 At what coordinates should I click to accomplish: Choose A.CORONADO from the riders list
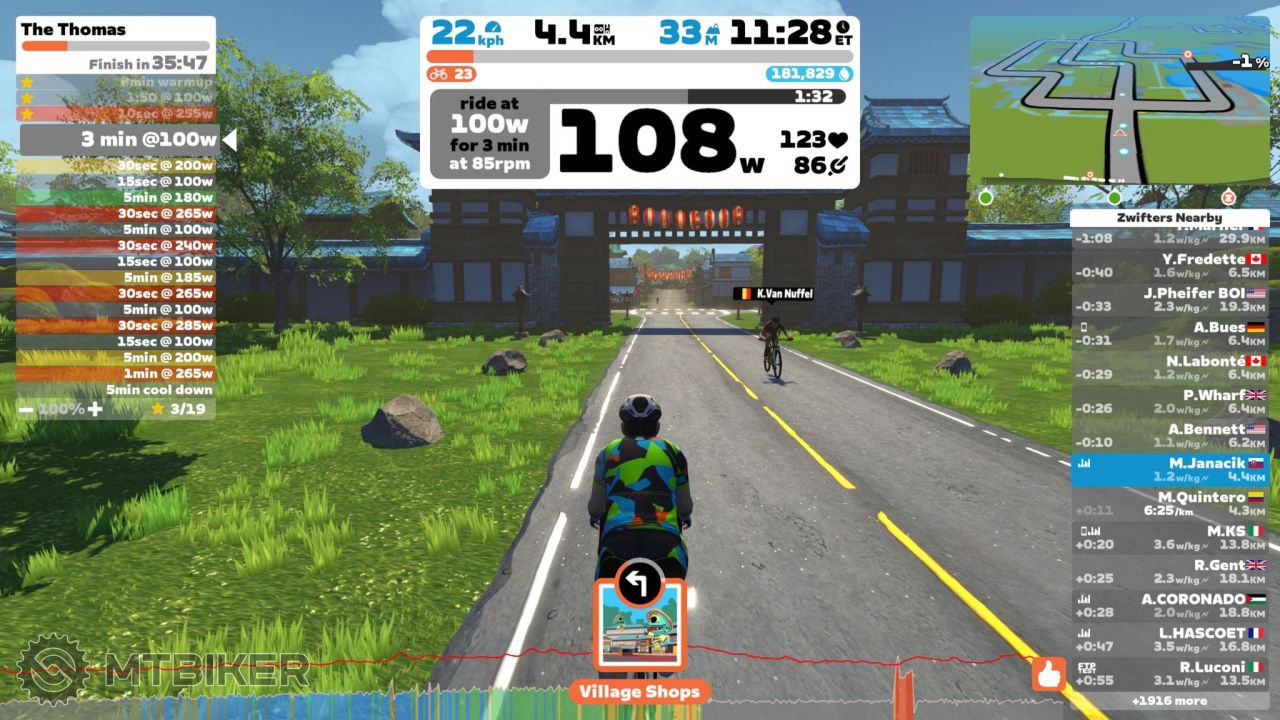tap(1169, 605)
